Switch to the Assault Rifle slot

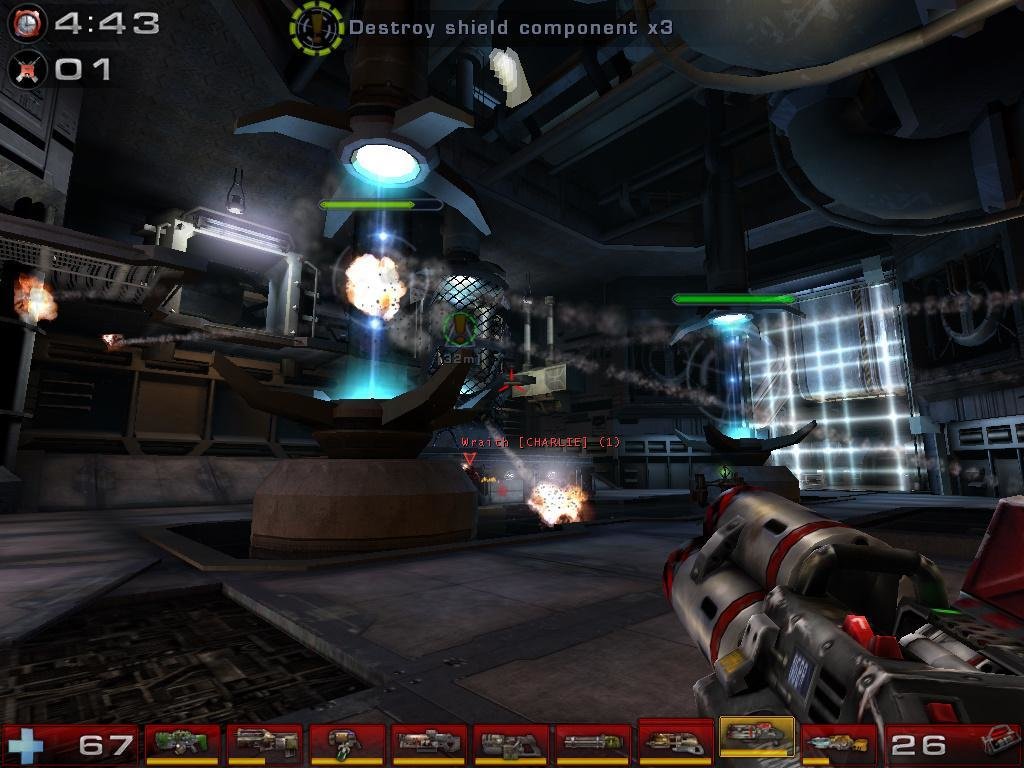[x=265, y=744]
